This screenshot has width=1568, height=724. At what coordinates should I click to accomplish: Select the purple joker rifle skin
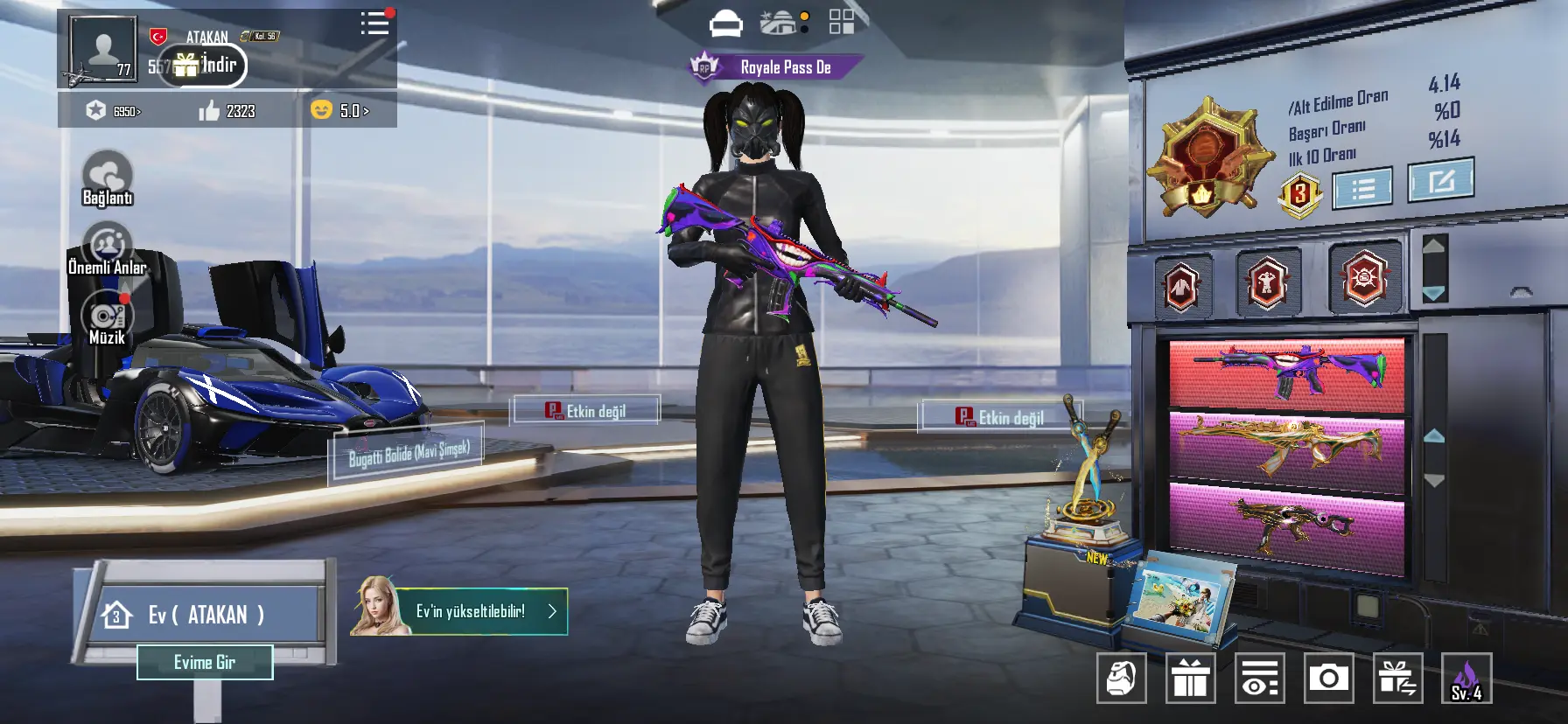(x=1286, y=373)
